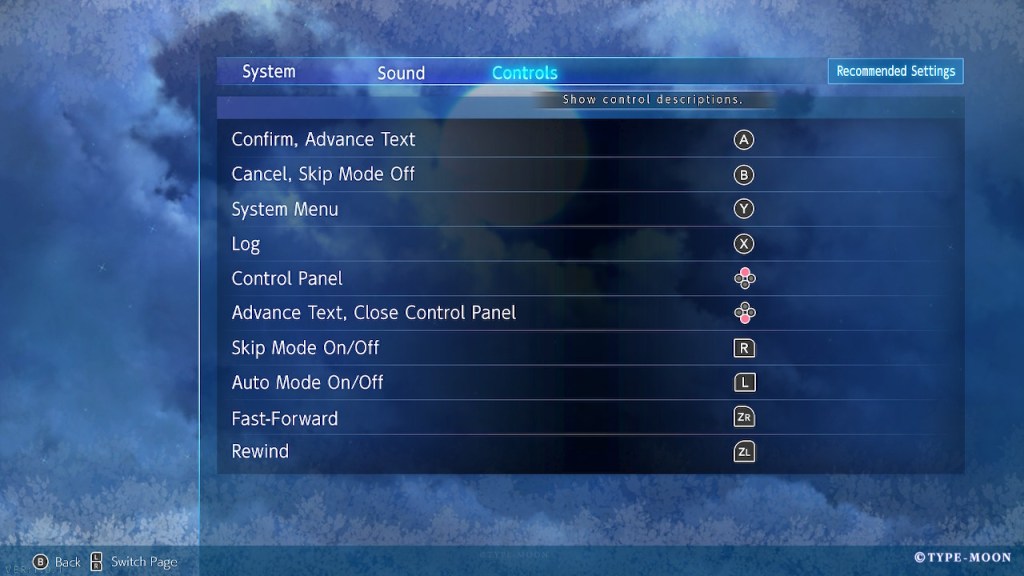Choose the Cancel, Skip Mode Off binding
Image resolution: width=1024 pixels, height=576 pixels.
click(x=590, y=175)
